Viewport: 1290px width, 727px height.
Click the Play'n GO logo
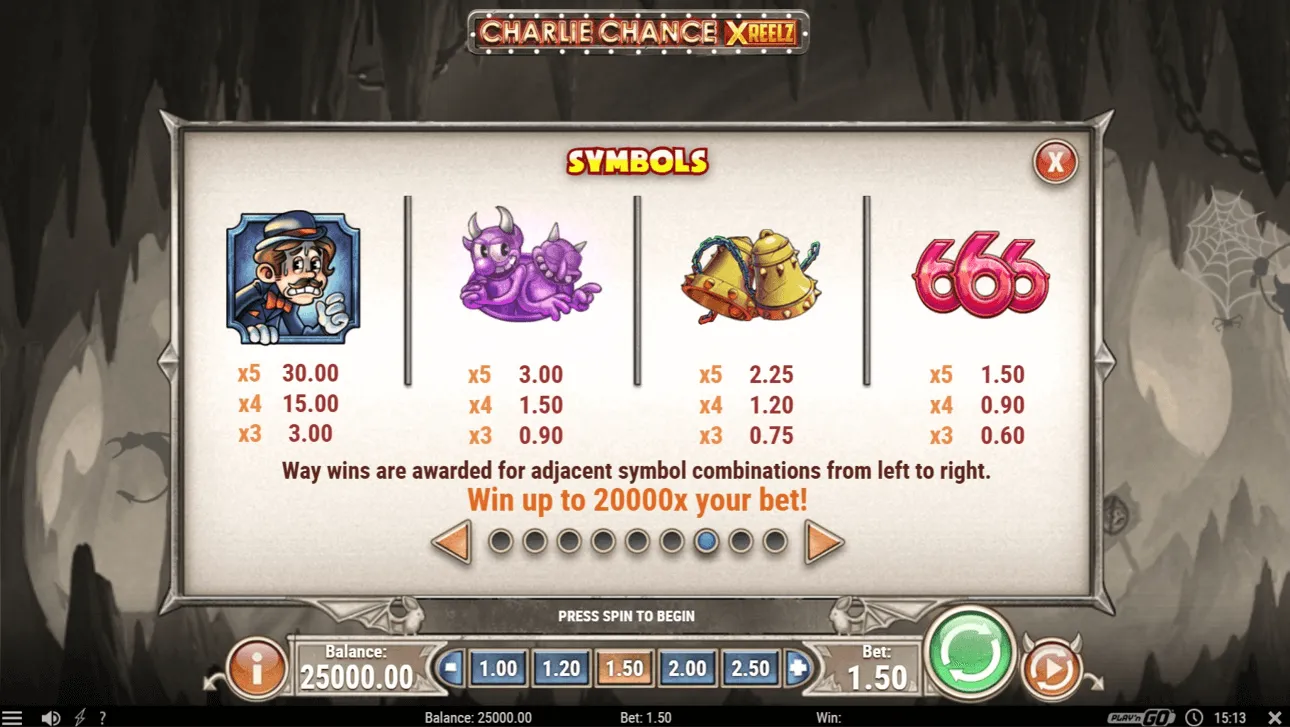(x=1139, y=717)
